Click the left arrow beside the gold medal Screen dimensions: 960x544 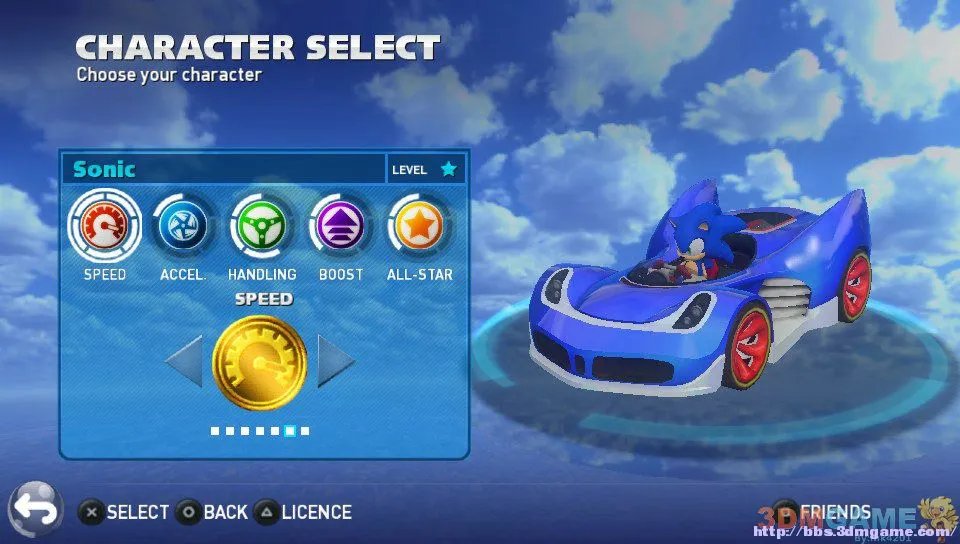184,361
